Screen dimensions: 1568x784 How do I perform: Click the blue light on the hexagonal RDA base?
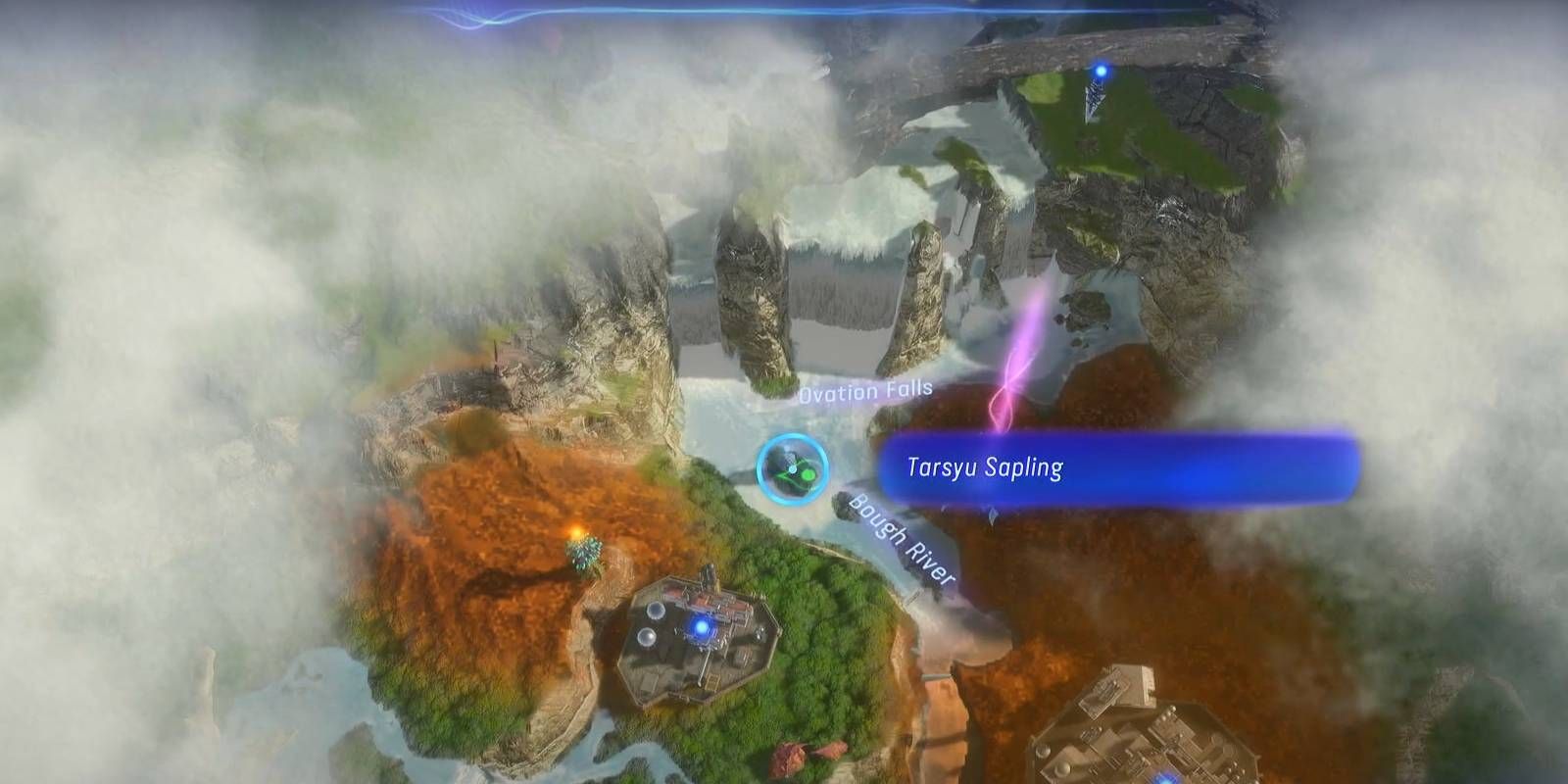(704, 629)
